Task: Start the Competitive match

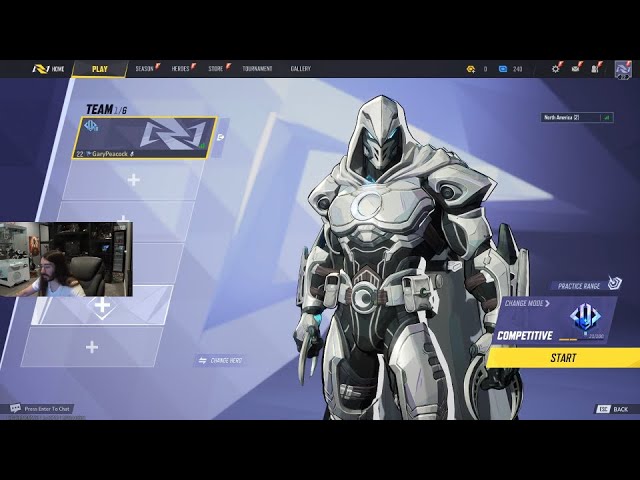Action: click(x=563, y=357)
